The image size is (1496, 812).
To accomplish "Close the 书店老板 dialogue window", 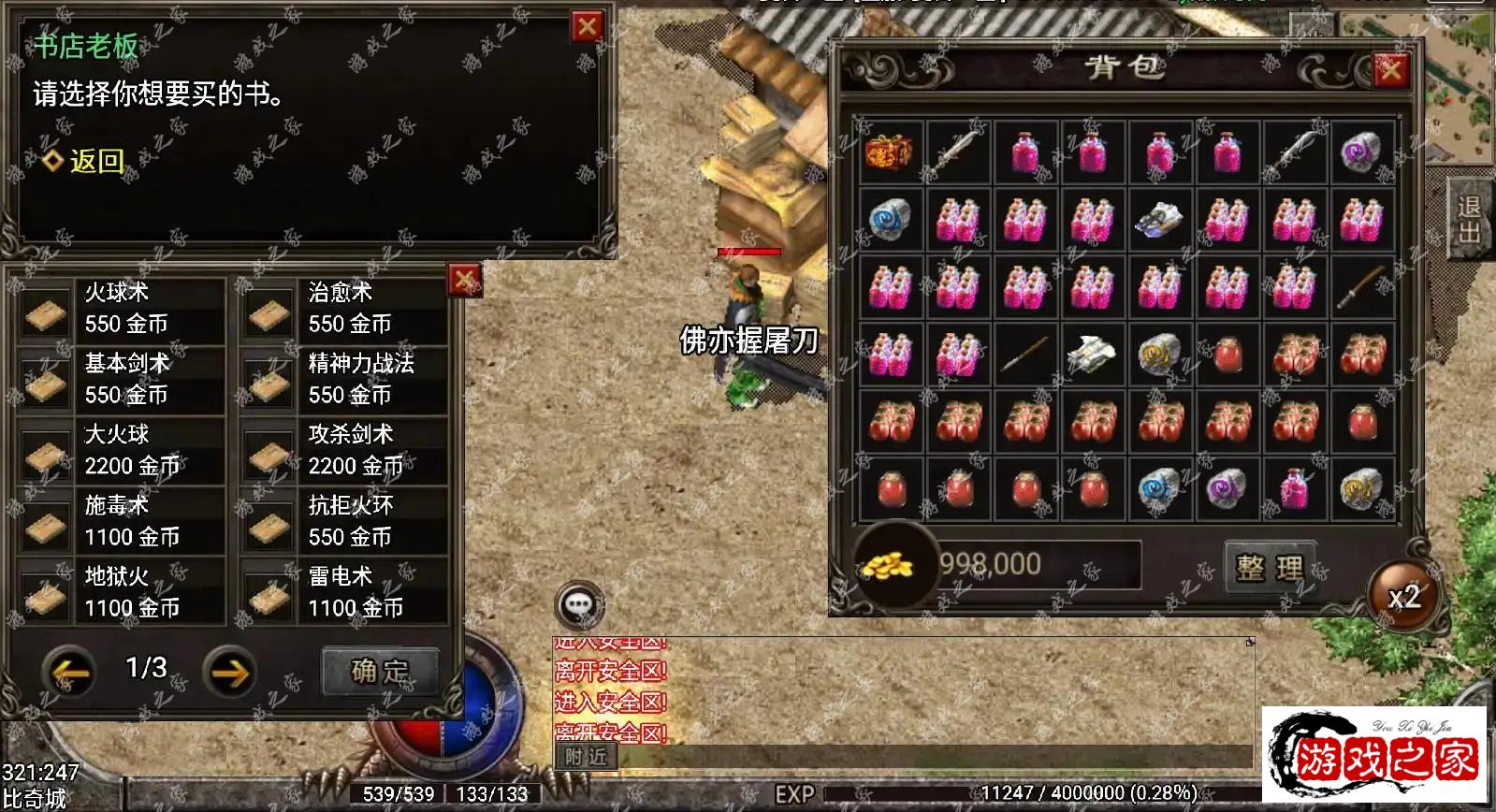I will coord(587,27).
